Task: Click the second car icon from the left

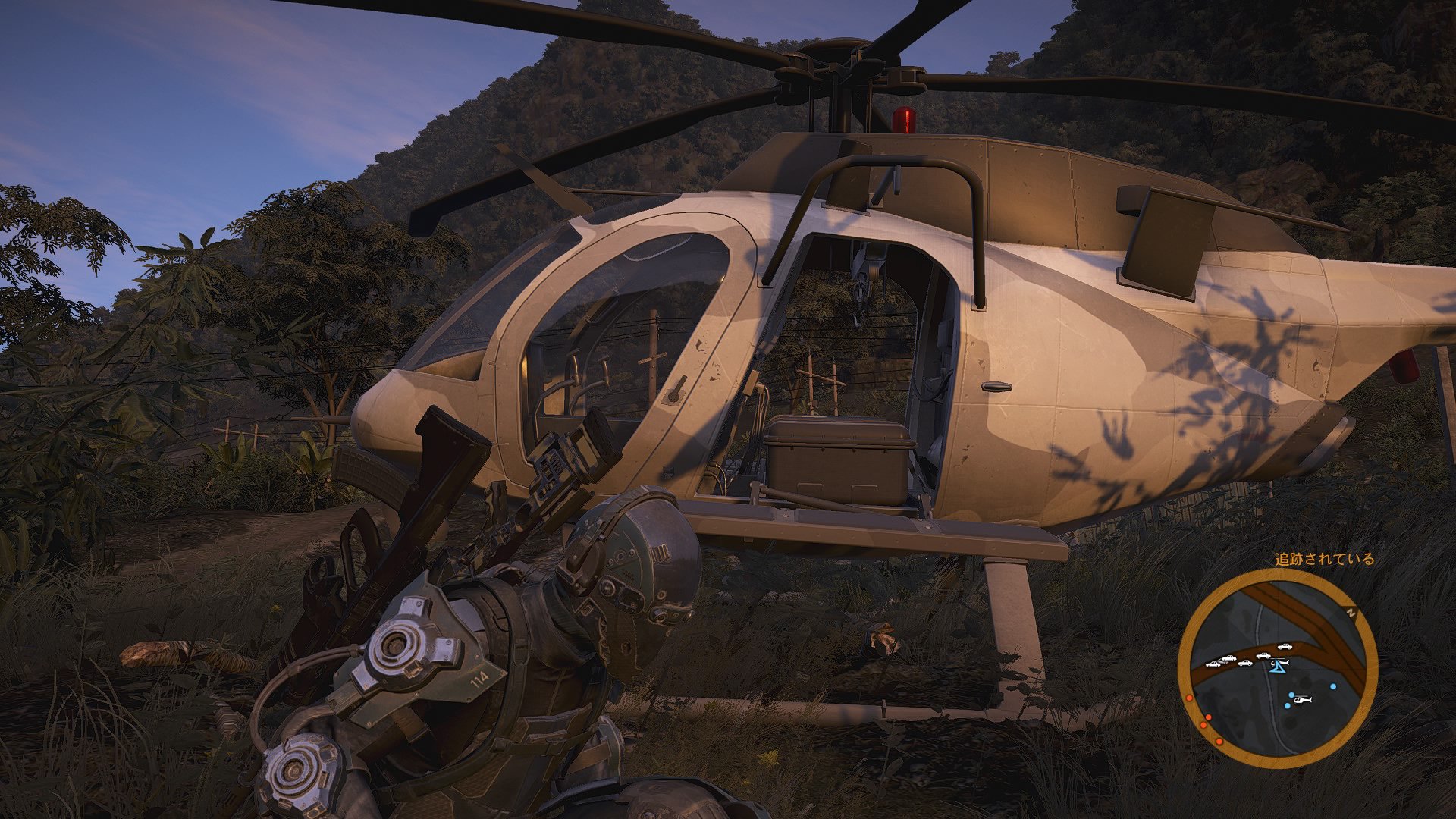Action: pyautogui.click(x=1228, y=659)
